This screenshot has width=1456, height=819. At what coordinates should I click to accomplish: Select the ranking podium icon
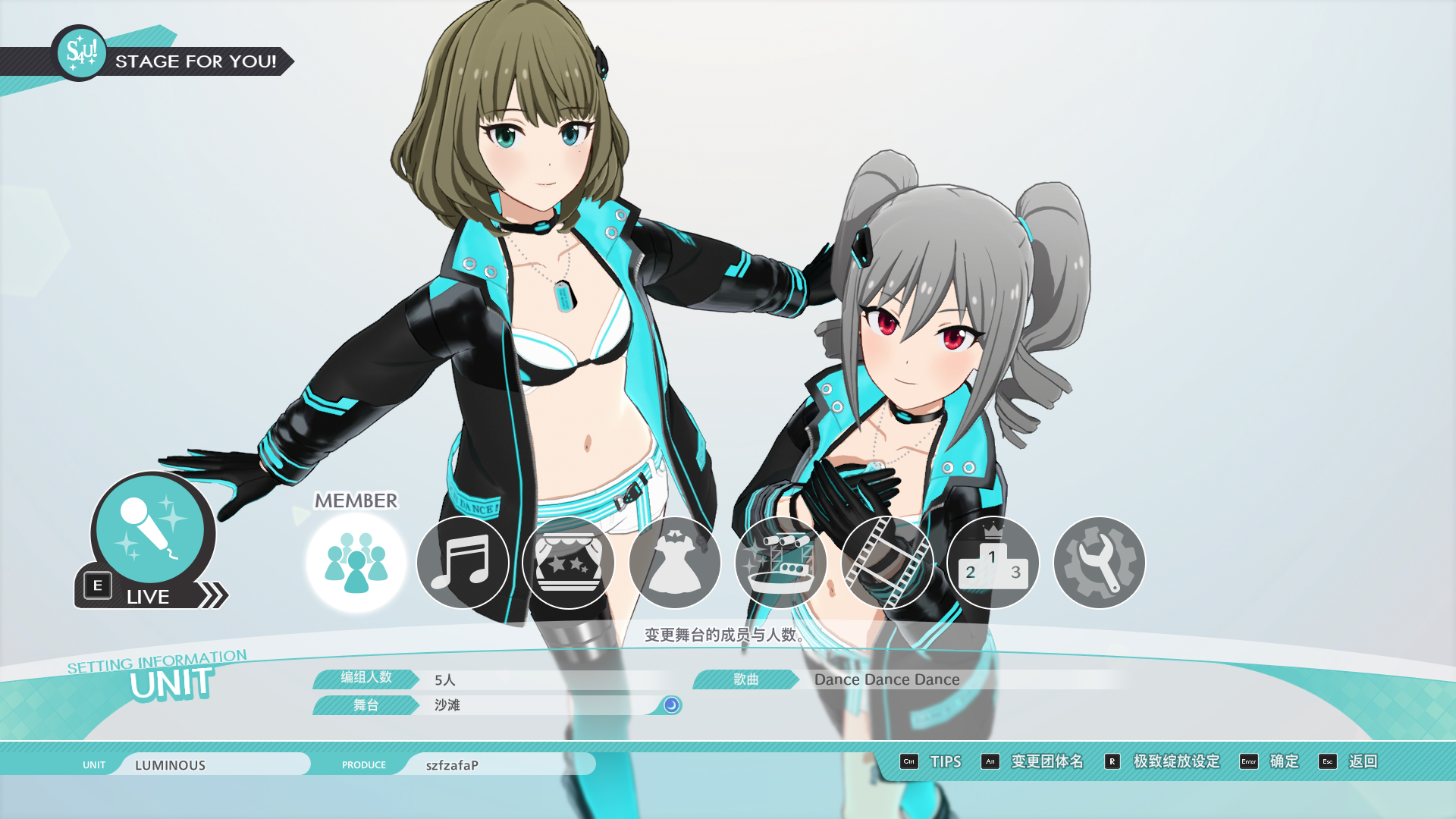[993, 563]
